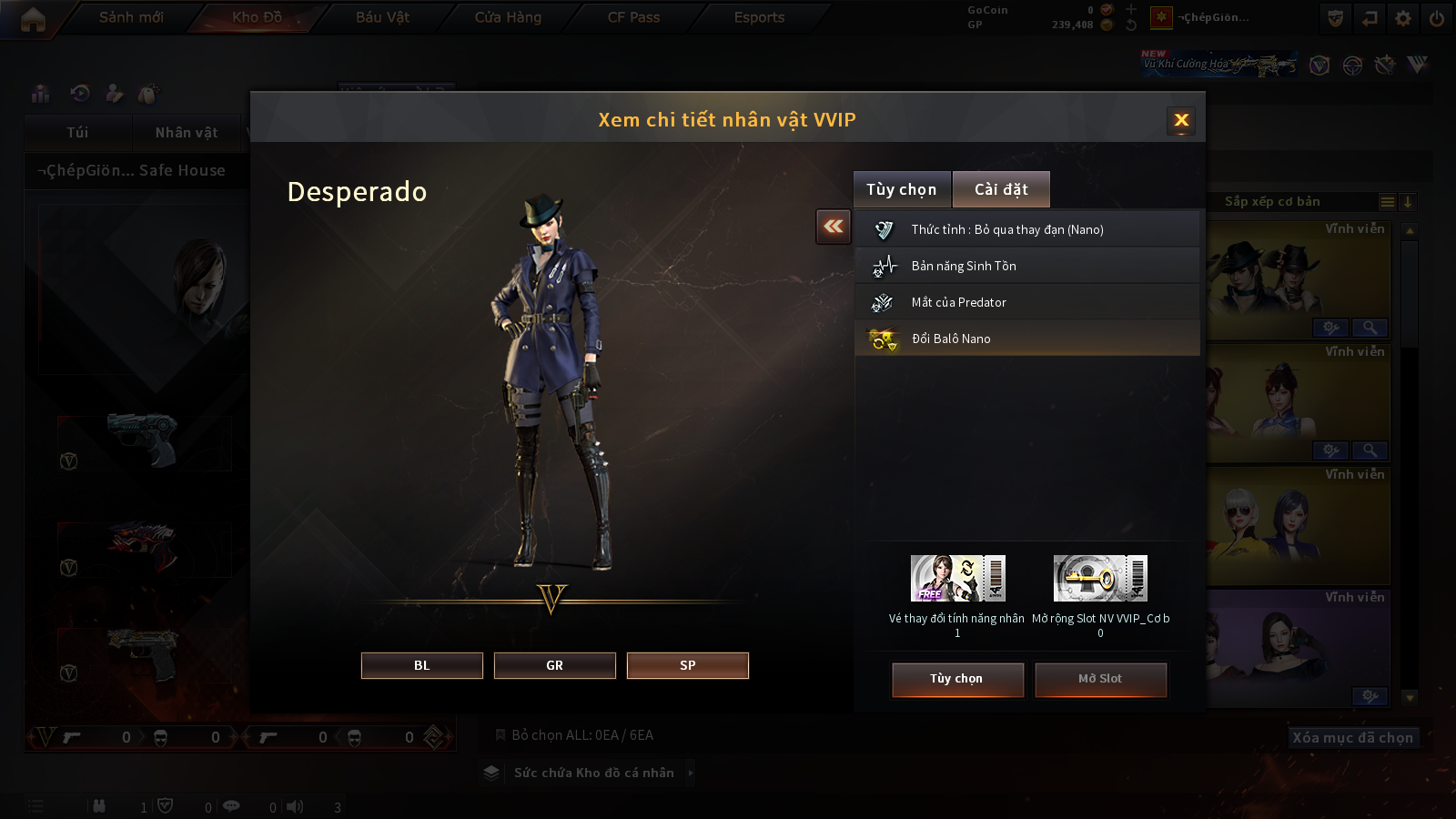This screenshot has width=1456, height=819.
Task: Open the CF Pass menu
Action: tap(633, 17)
